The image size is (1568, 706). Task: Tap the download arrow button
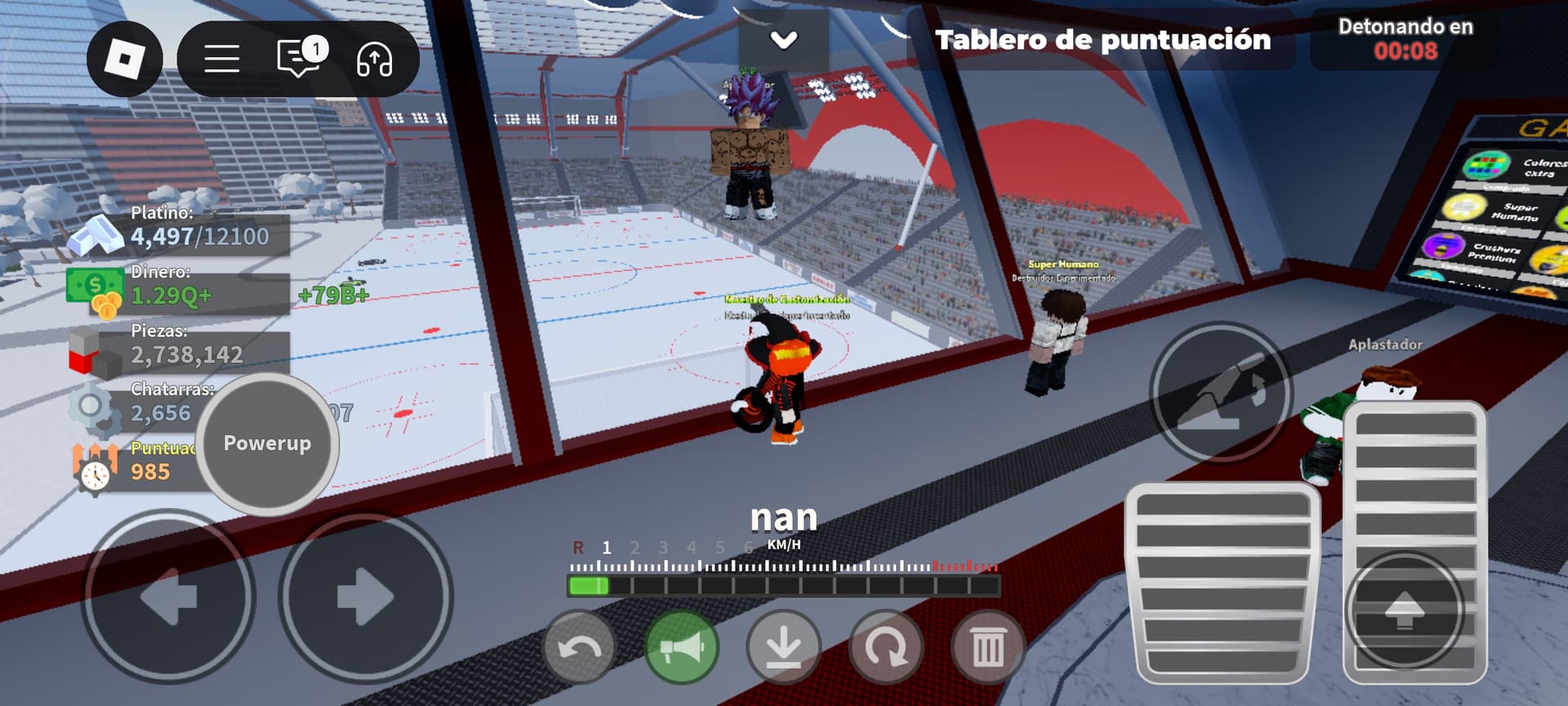[783, 649]
